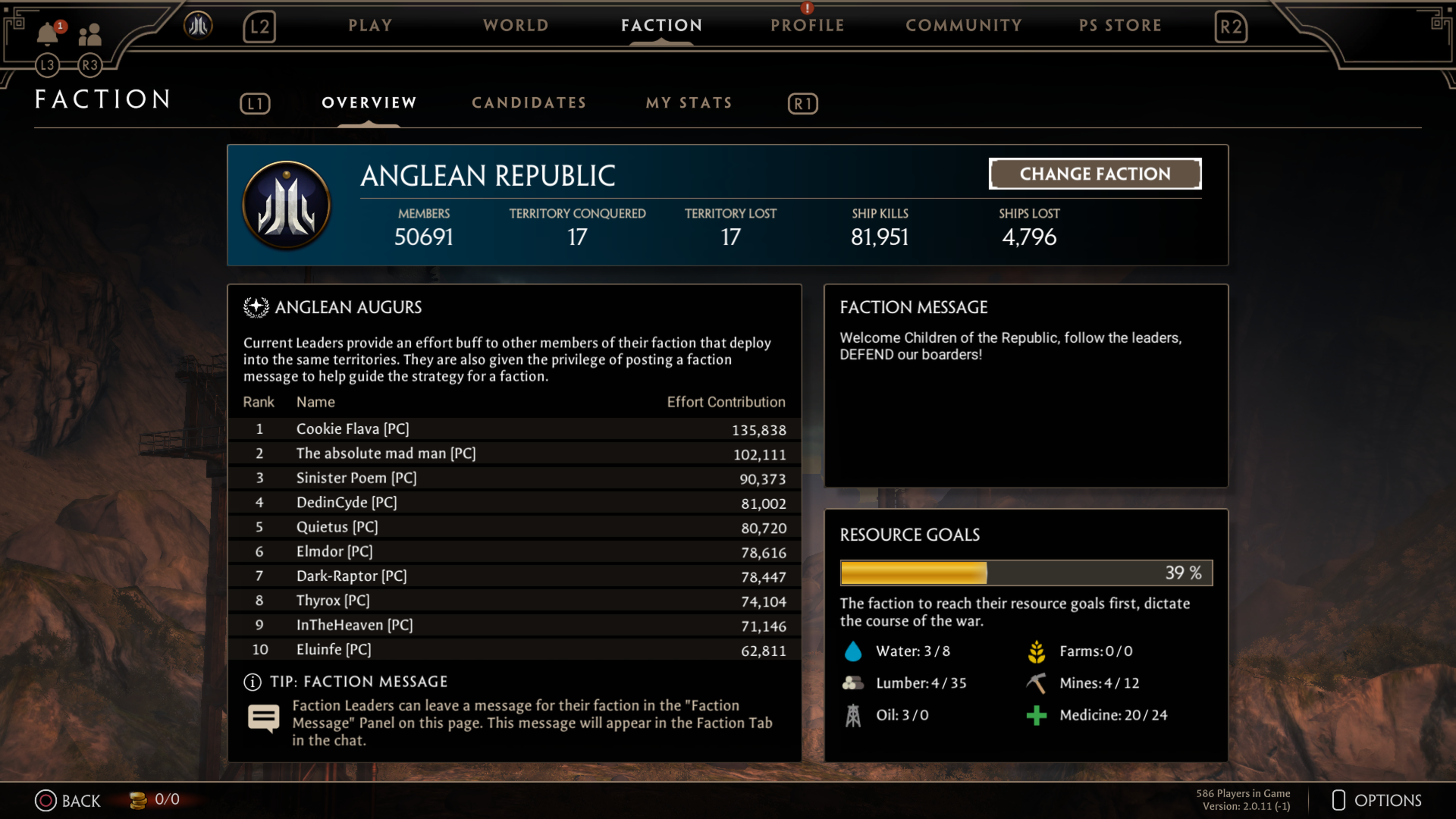
Task: Click the Anglean Augurs star badge
Action: [x=256, y=306]
